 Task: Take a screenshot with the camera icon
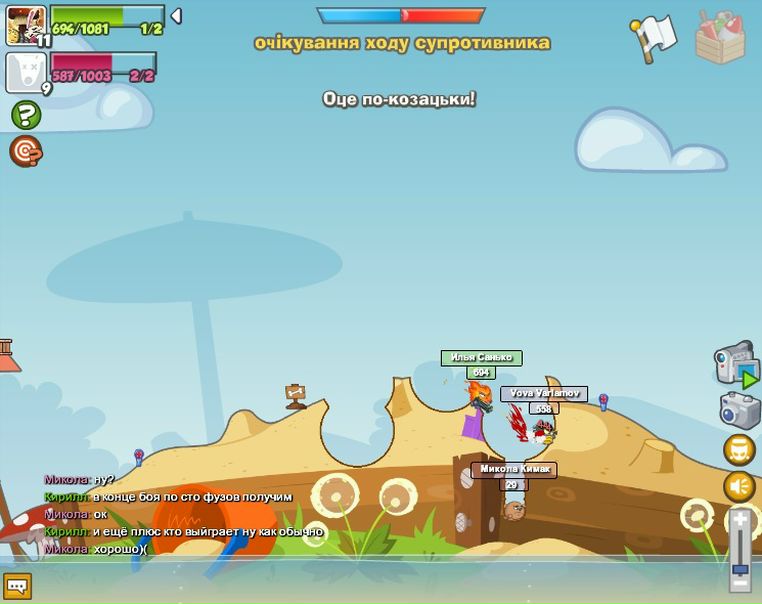[x=740, y=410]
